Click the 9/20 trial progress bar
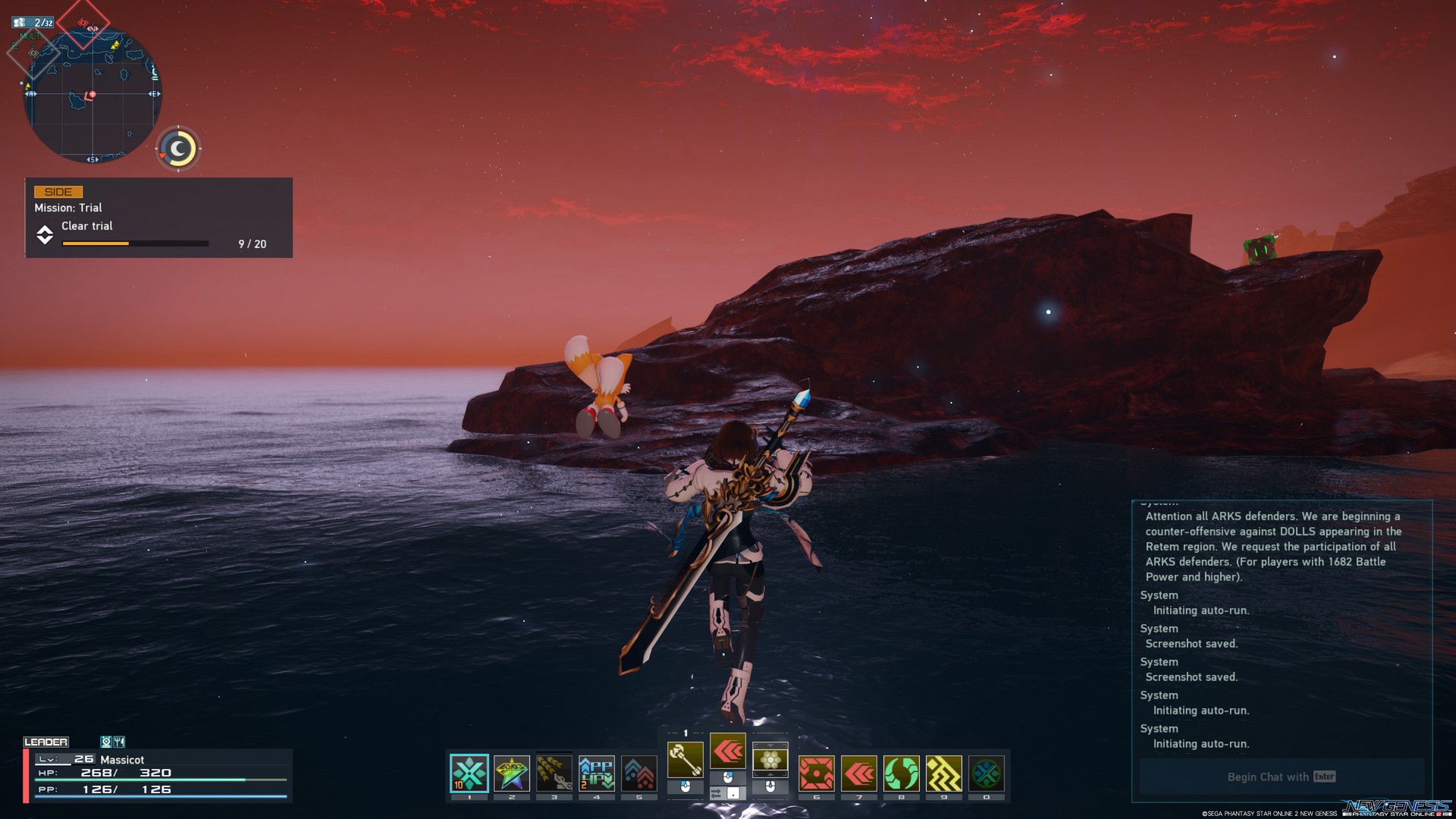This screenshot has height=819, width=1456. tap(135, 243)
